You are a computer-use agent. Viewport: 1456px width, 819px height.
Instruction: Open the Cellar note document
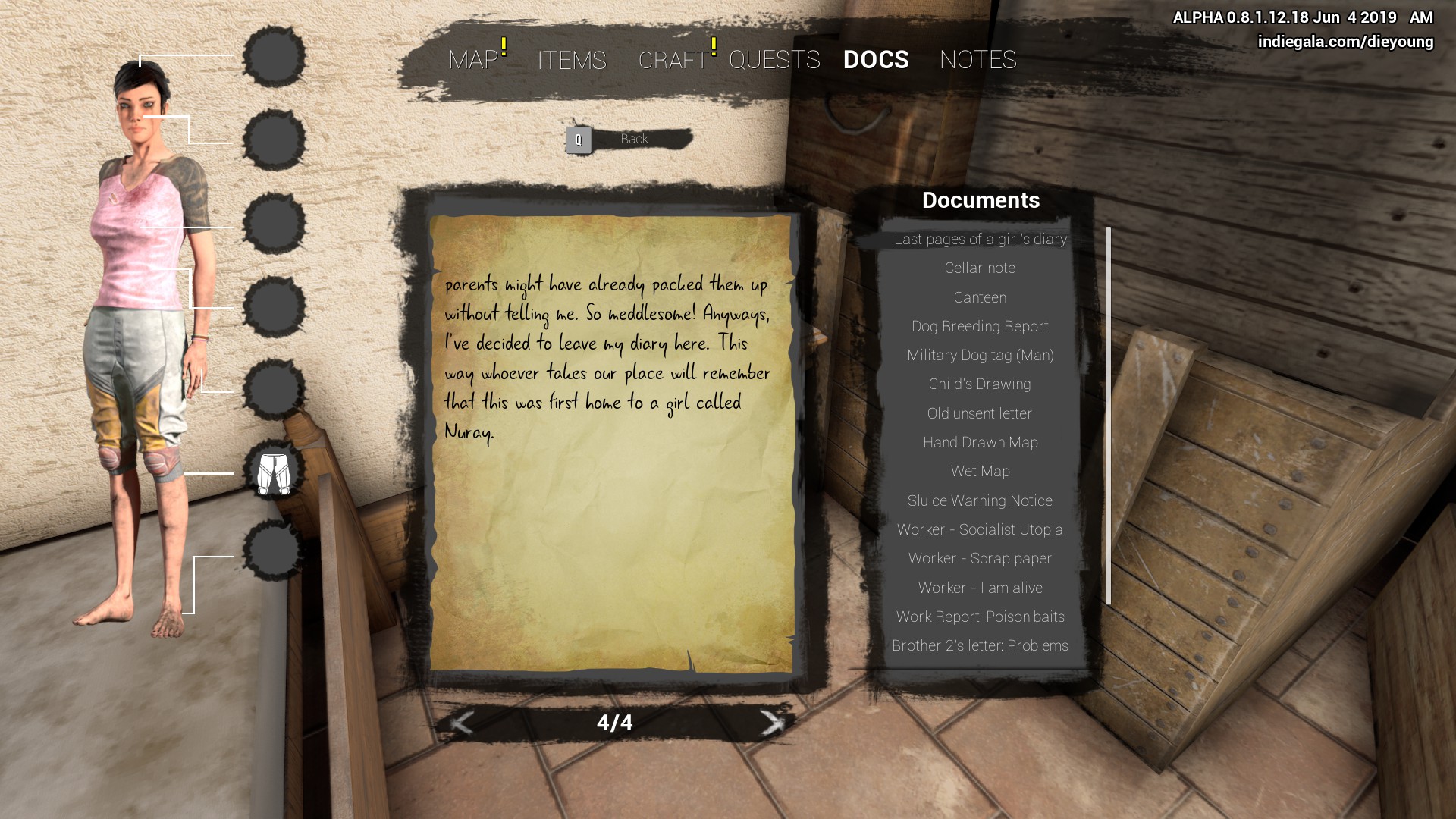[980, 268]
